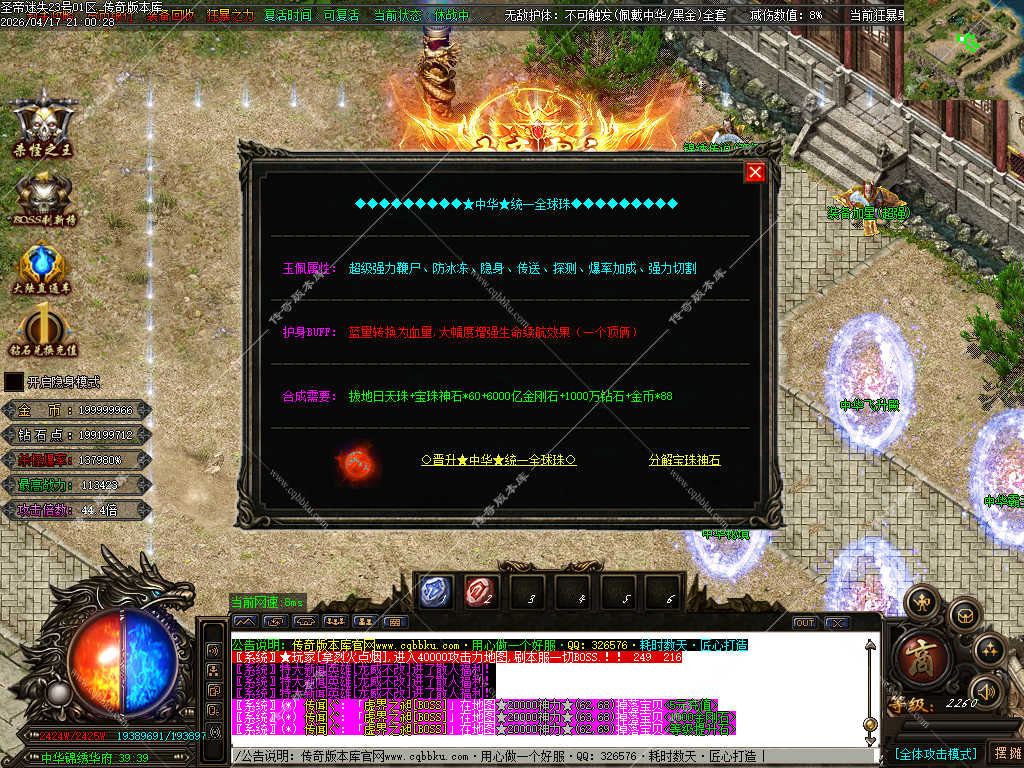Use the blue rune stone in hotbar slot 1

437,593
